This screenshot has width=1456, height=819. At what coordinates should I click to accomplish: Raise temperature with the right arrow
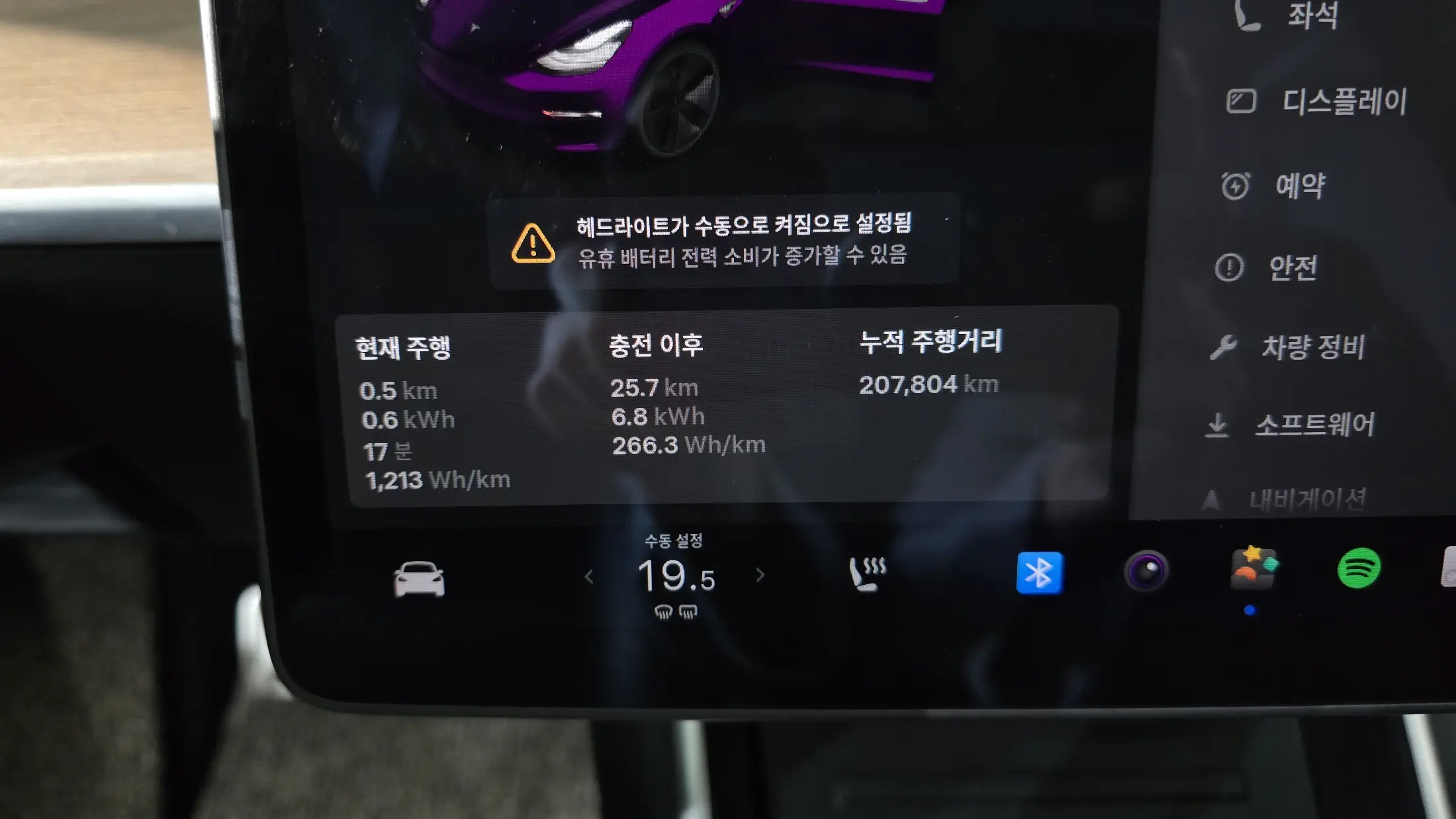tap(760, 576)
